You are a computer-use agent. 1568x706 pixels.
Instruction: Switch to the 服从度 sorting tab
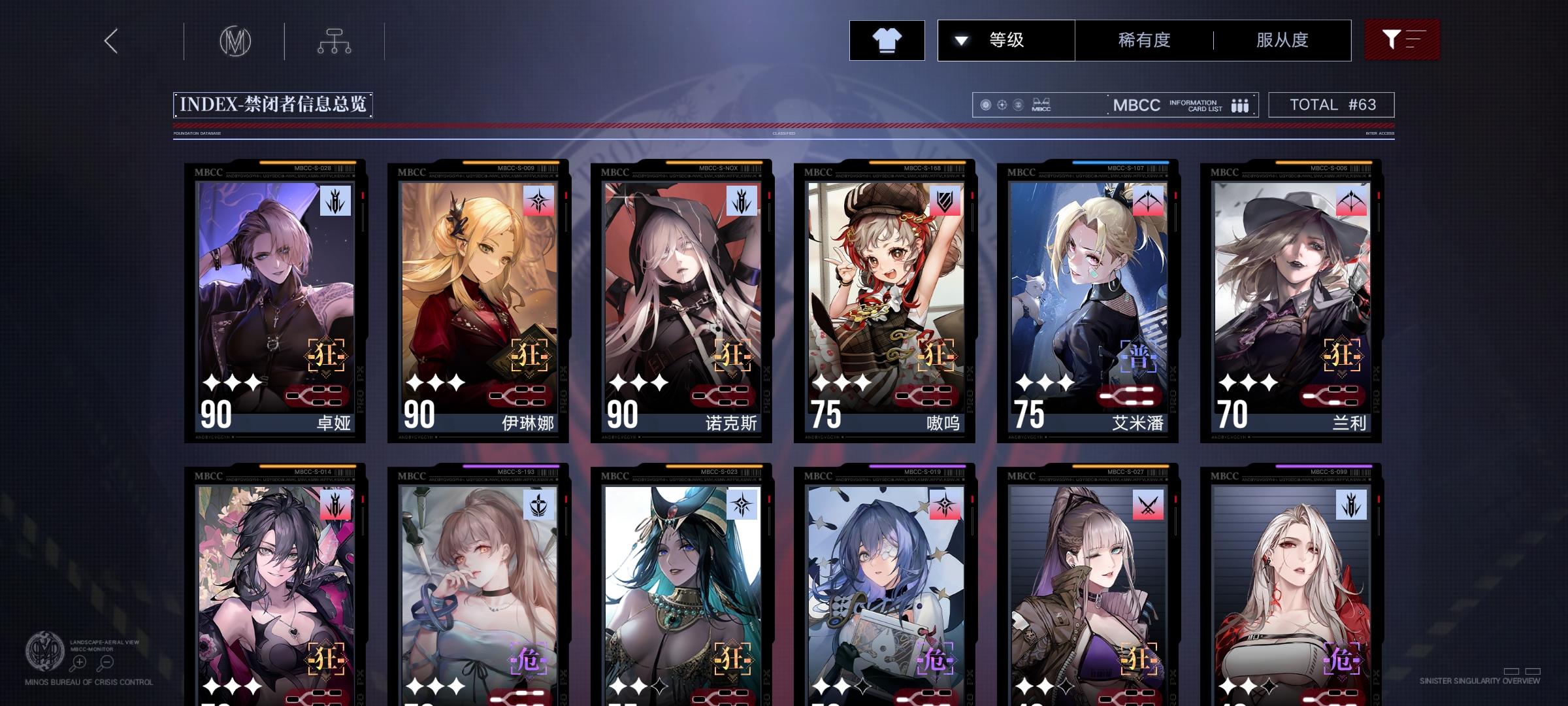pos(1282,40)
